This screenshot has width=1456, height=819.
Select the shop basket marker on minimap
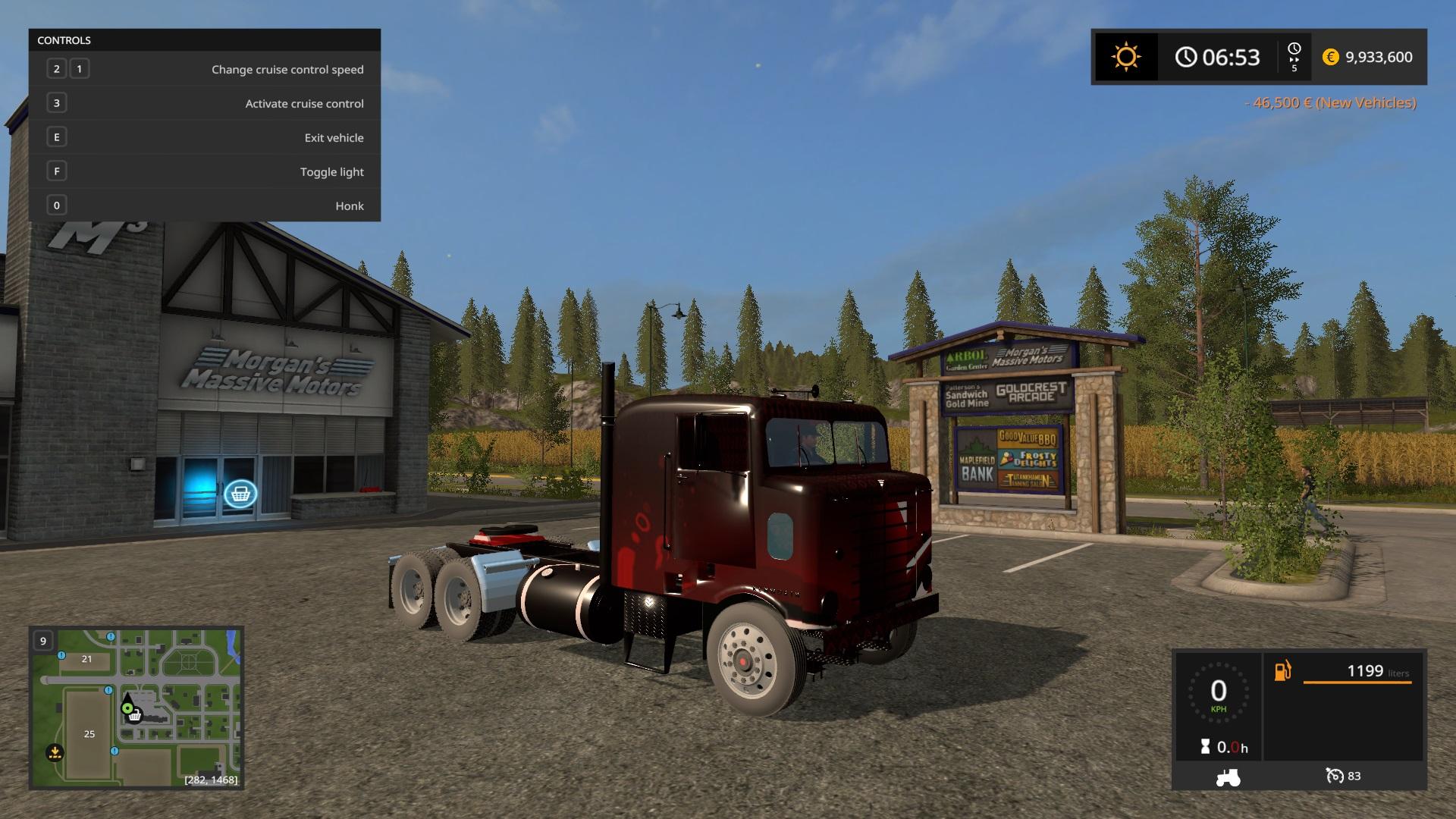click(135, 715)
